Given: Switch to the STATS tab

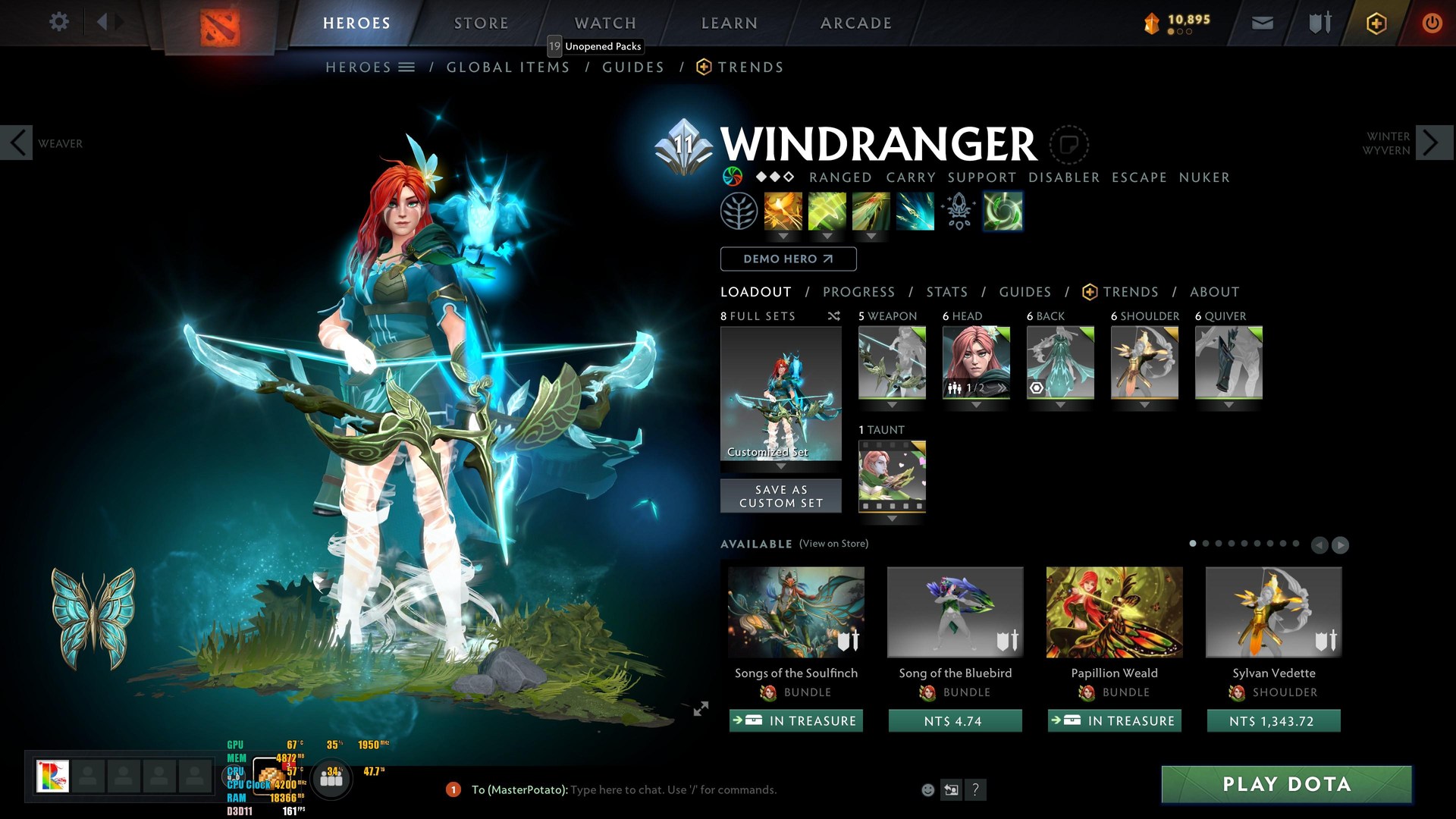Looking at the screenshot, I should point(947,292).
